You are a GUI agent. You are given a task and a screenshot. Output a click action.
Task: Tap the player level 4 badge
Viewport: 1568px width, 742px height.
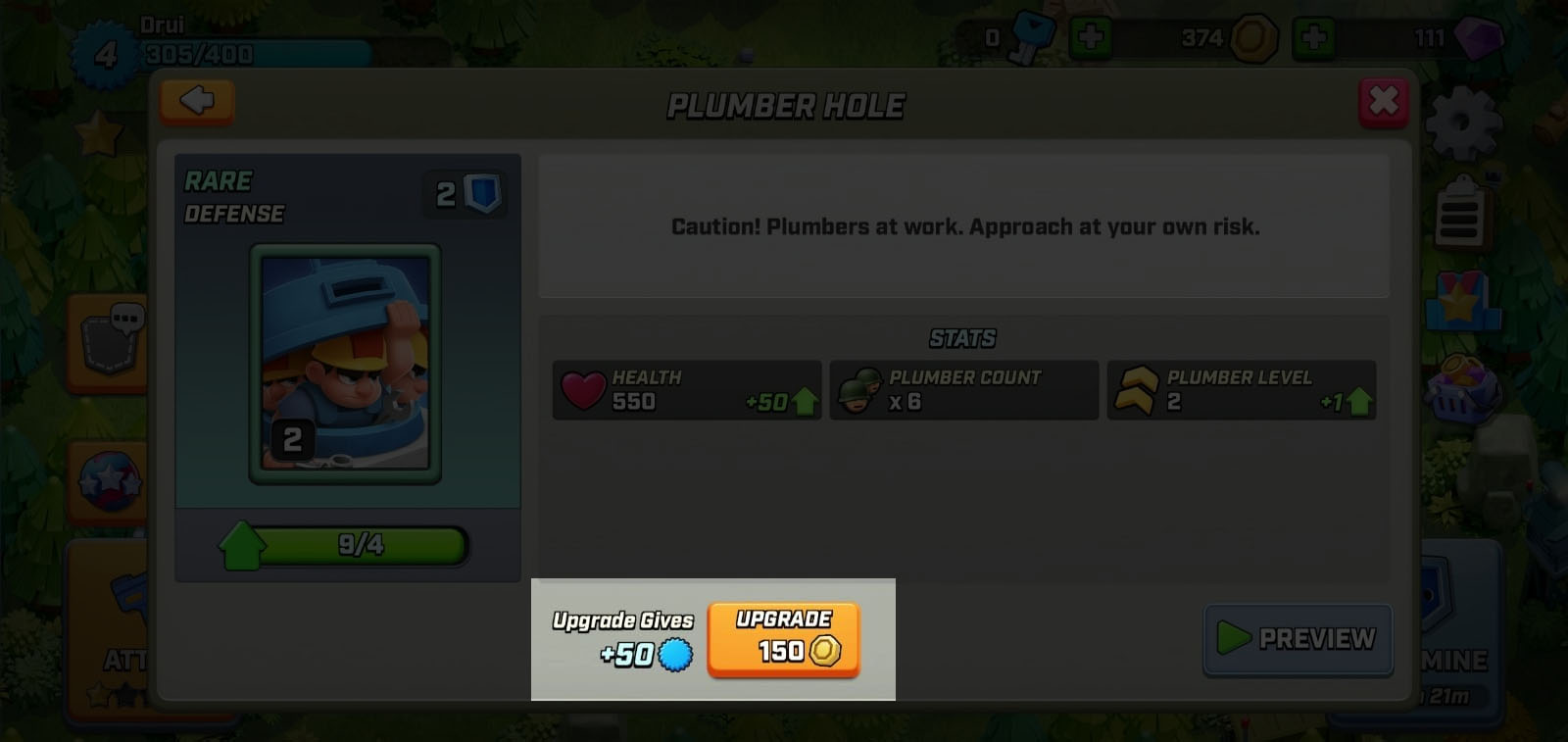pyautogui.click(x=105, y=54)
